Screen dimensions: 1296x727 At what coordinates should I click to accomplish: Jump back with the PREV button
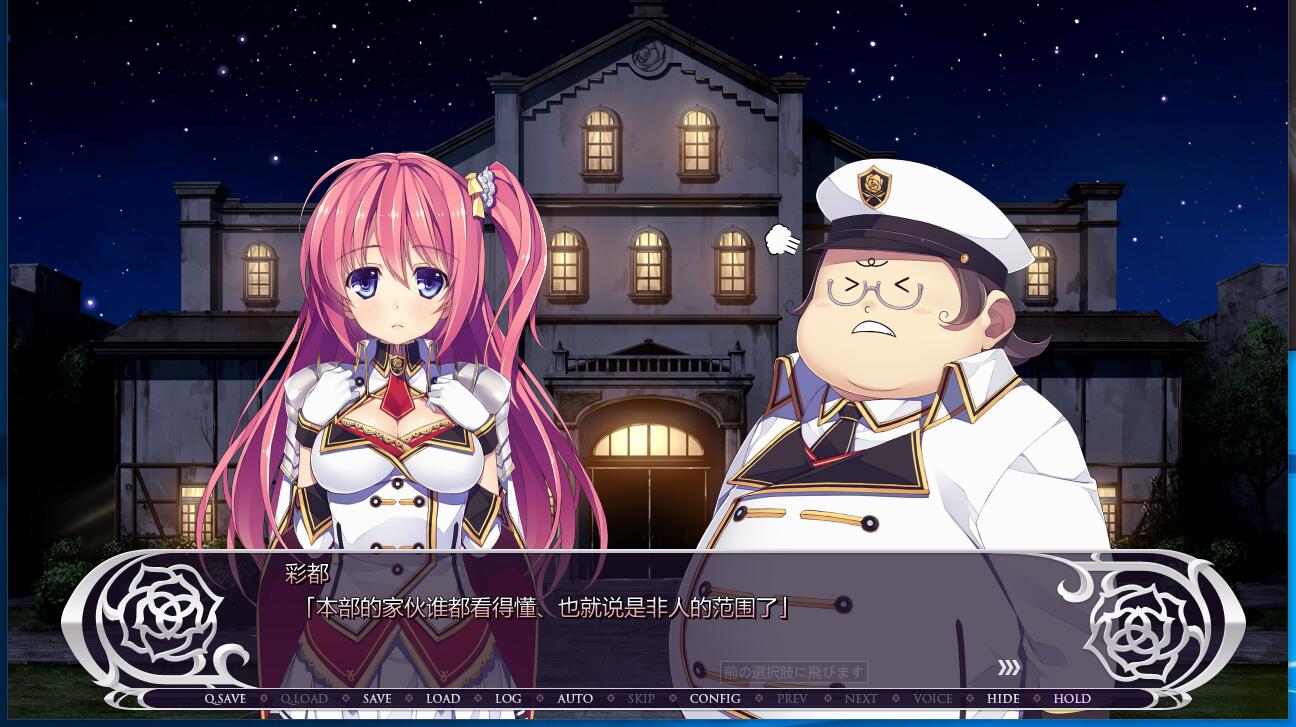click(x=792, y=699)
